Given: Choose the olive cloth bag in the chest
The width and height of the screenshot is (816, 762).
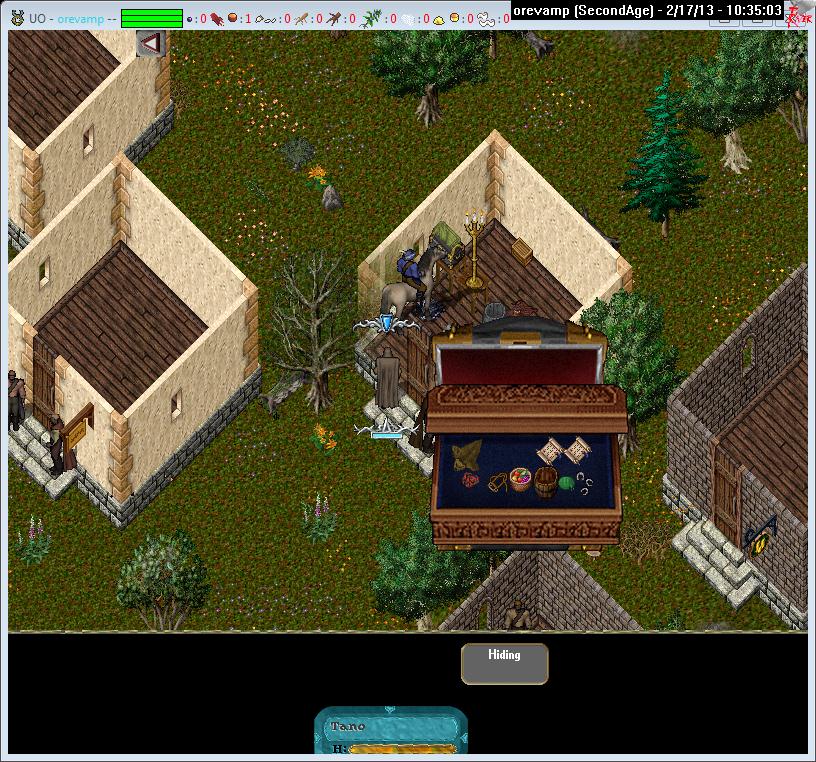Looking at the screenshot, I should pyautogui.click(x=465, y=457).
